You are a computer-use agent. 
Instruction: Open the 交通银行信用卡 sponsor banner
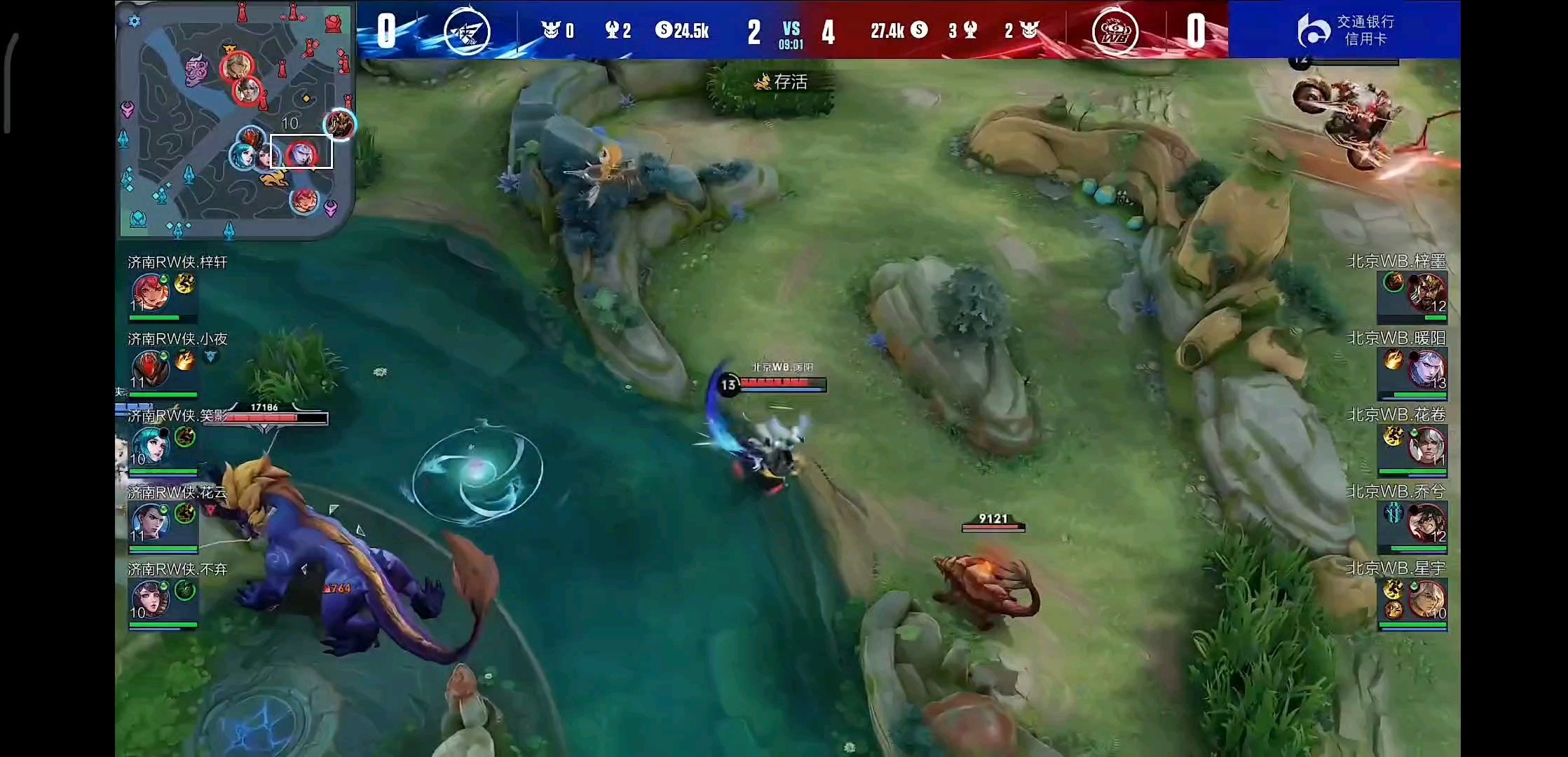tap(1344, 29)
